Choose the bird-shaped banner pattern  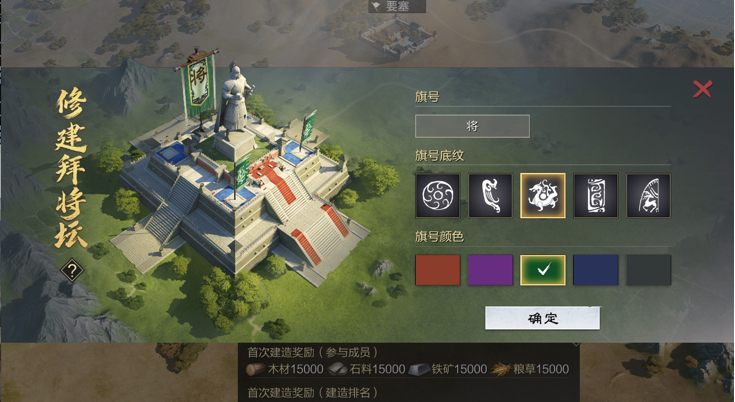[x=490, y=195]
